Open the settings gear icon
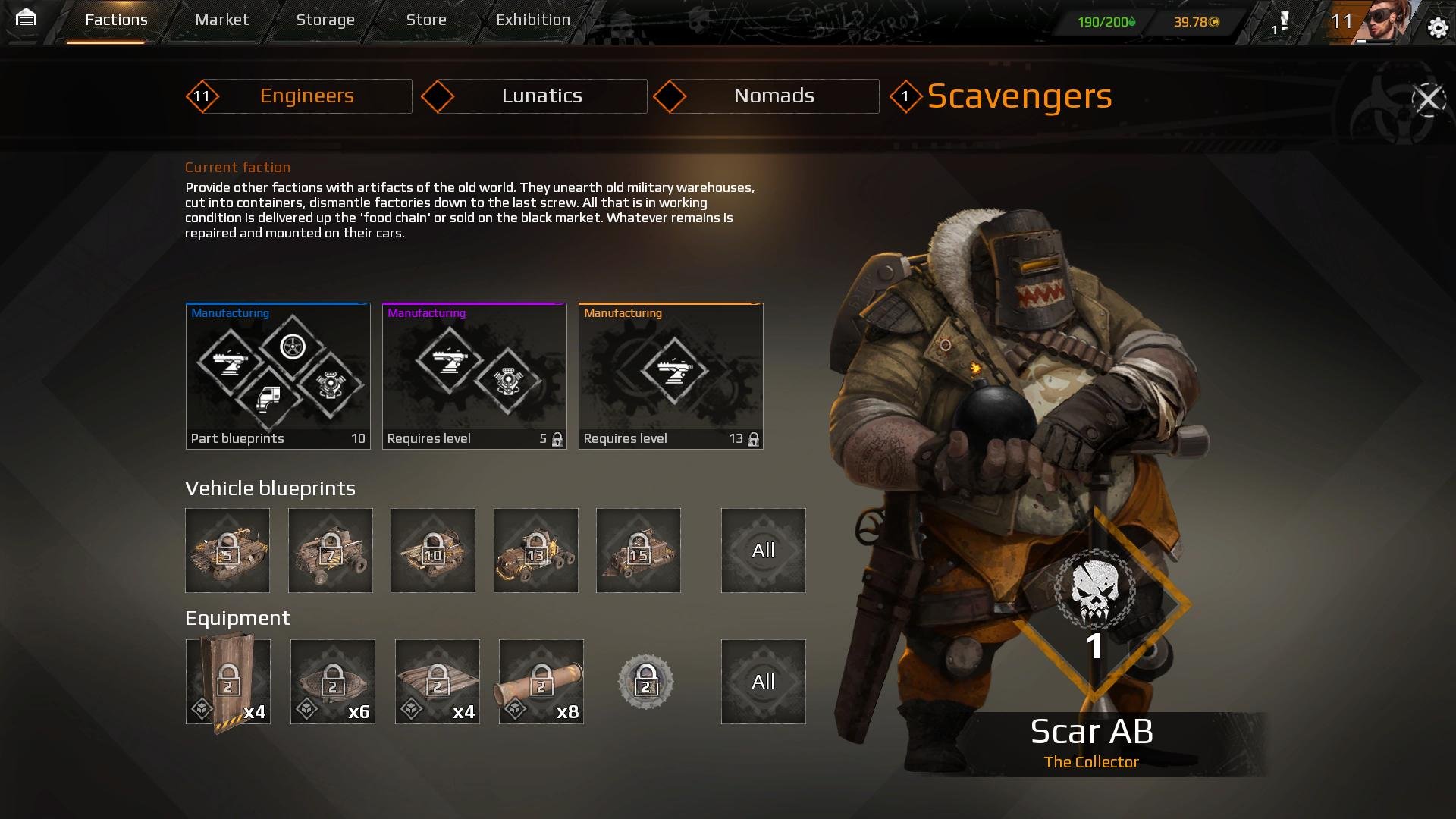Screen dimensions: 1456x819 (x=1437, y=29)
